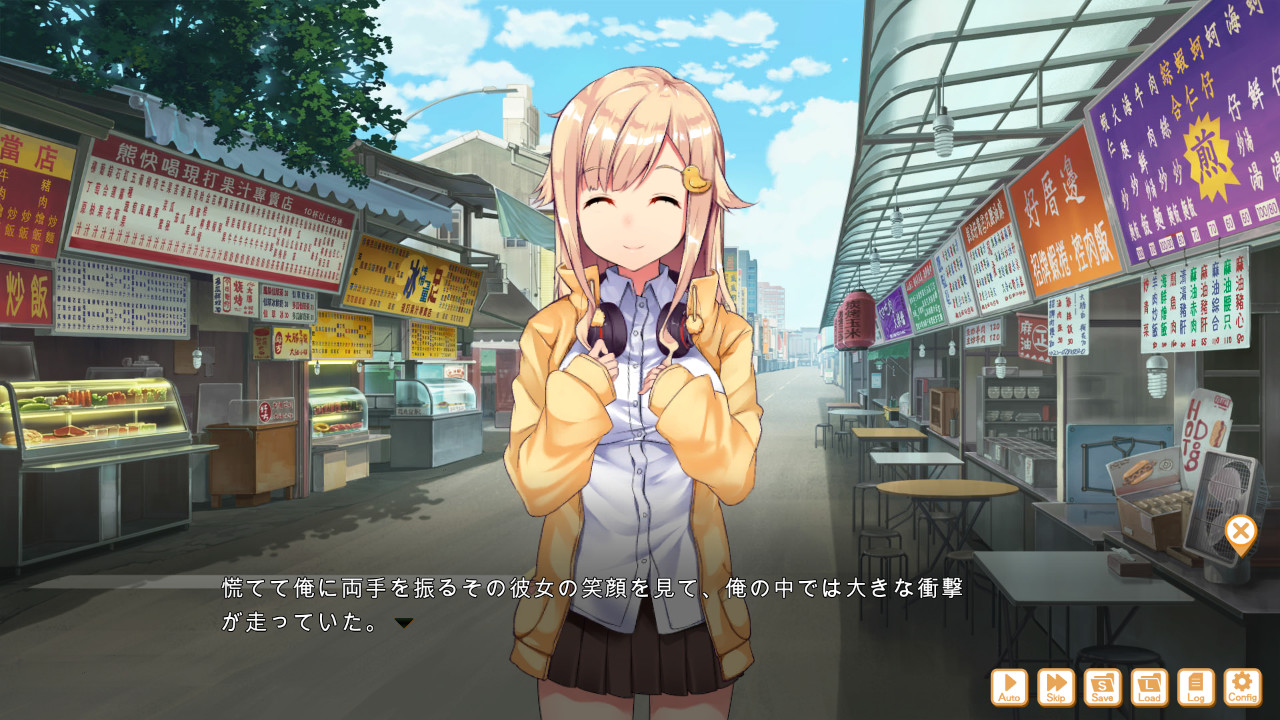Expand the text history via Log
Image resolution: width=1280 pixels, height=720 pixels.
(1196, 688)
